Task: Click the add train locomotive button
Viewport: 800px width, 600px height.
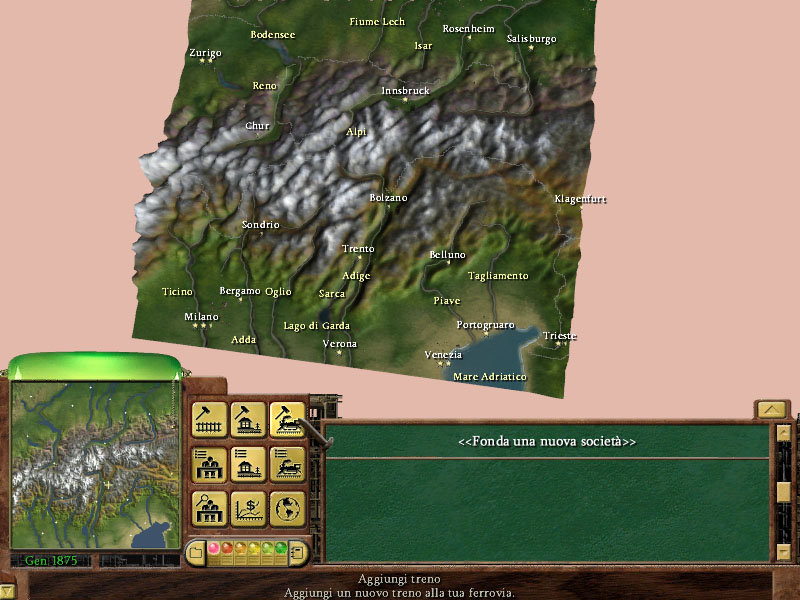Action: point(287,420)
